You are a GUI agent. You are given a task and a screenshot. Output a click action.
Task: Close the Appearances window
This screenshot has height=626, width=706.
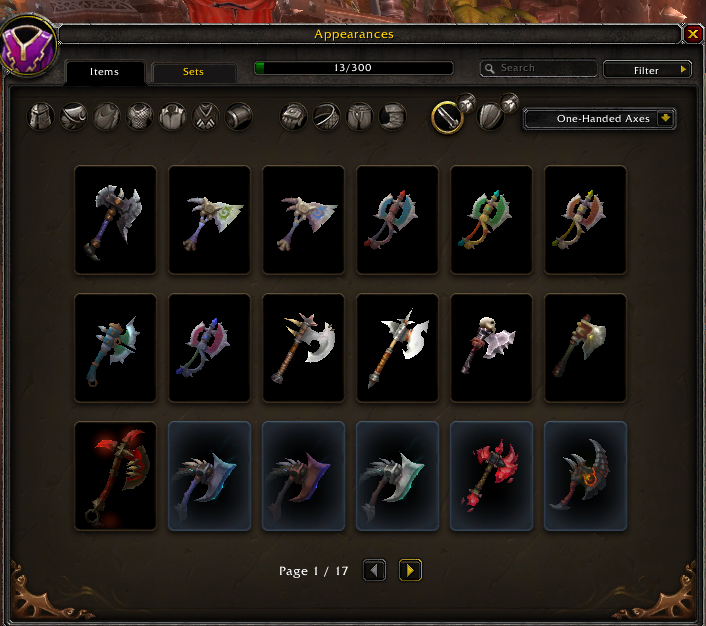(693, 34)
